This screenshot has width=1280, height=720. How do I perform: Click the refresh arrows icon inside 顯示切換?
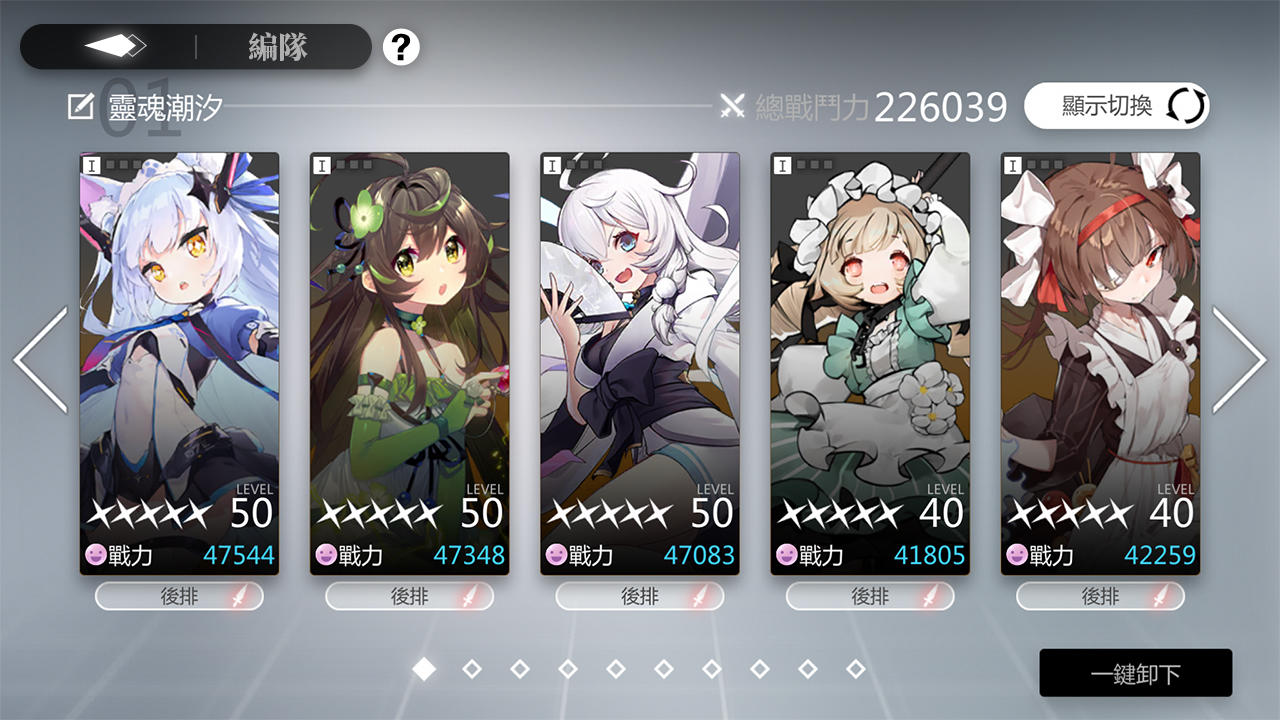(1184, 106)
